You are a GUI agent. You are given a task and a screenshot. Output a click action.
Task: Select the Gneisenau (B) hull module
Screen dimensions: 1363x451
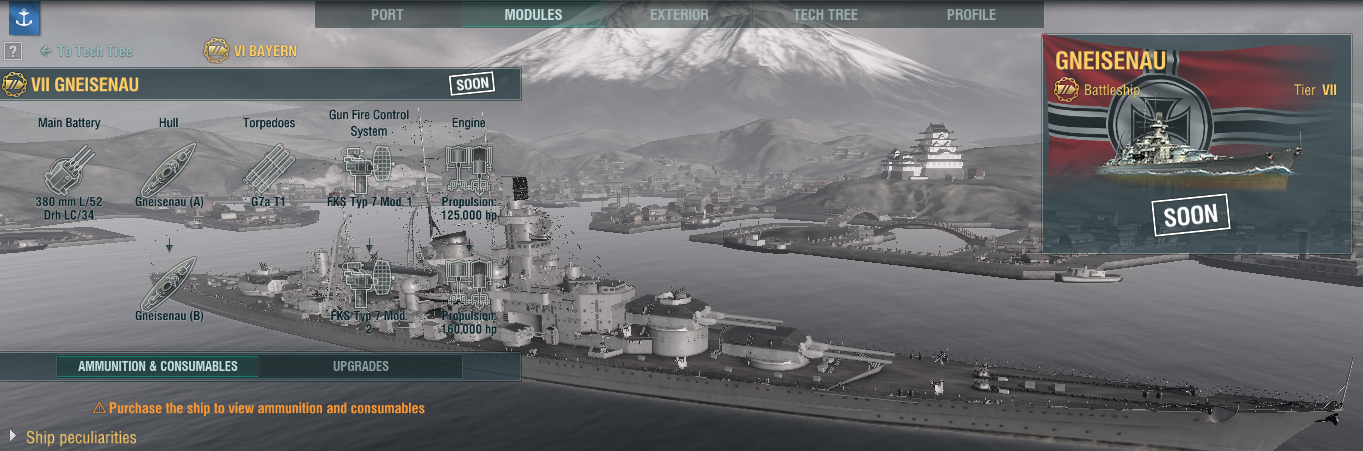pos(169,282)
